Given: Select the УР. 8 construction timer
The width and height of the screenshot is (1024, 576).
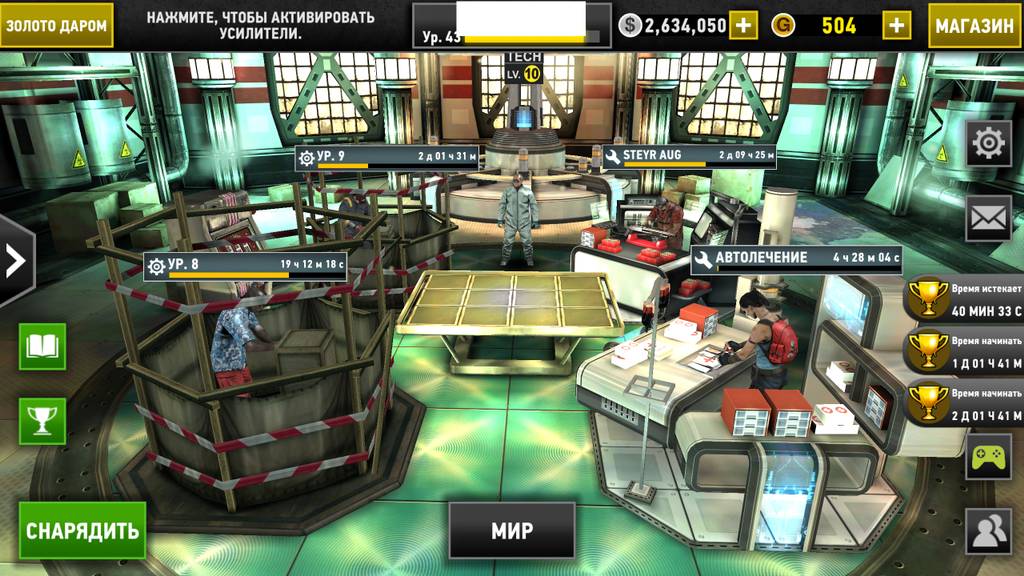Looking at the screenshot, I should 246,268.
